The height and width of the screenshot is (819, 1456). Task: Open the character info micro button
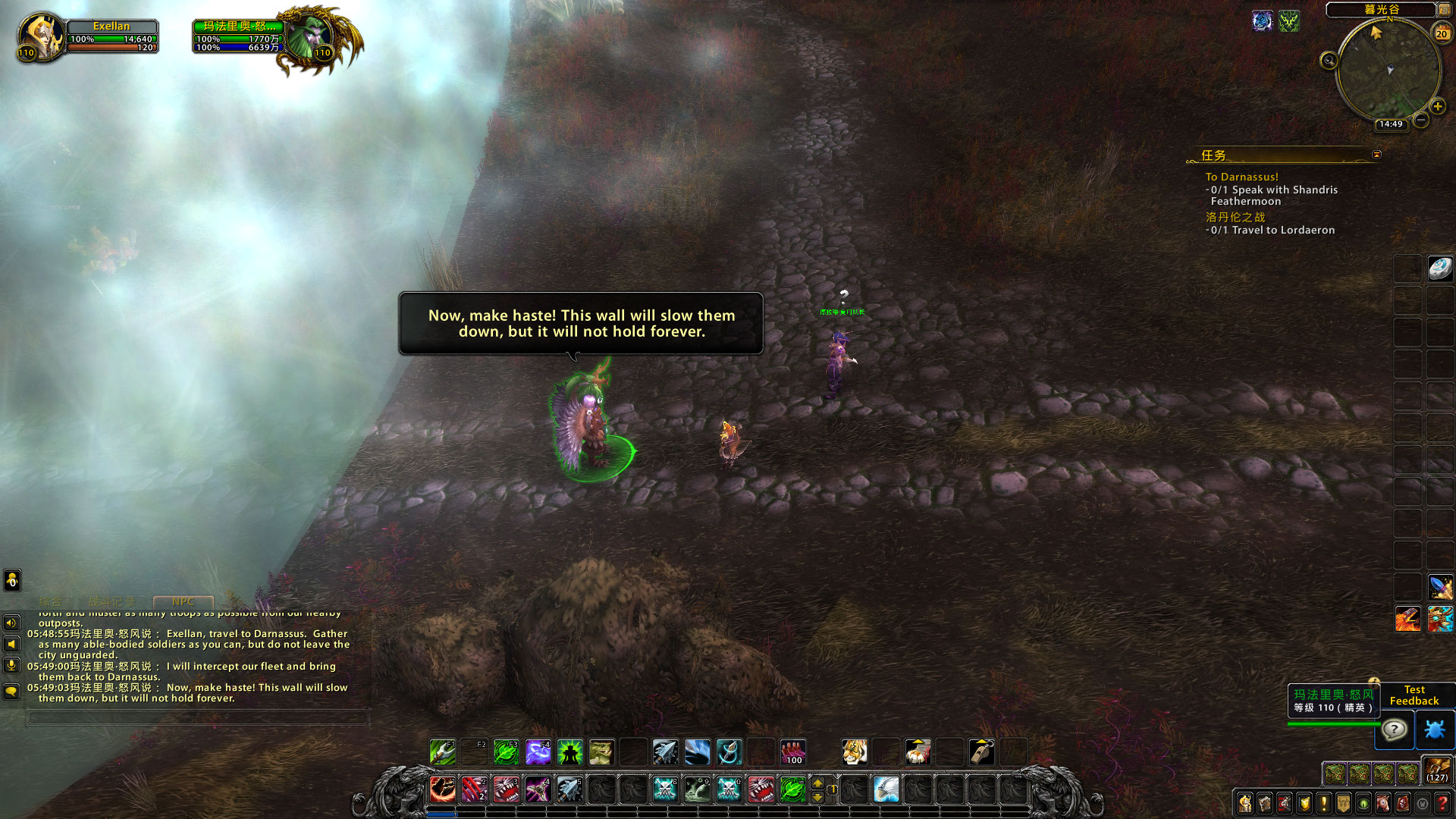pos(1245,803)
